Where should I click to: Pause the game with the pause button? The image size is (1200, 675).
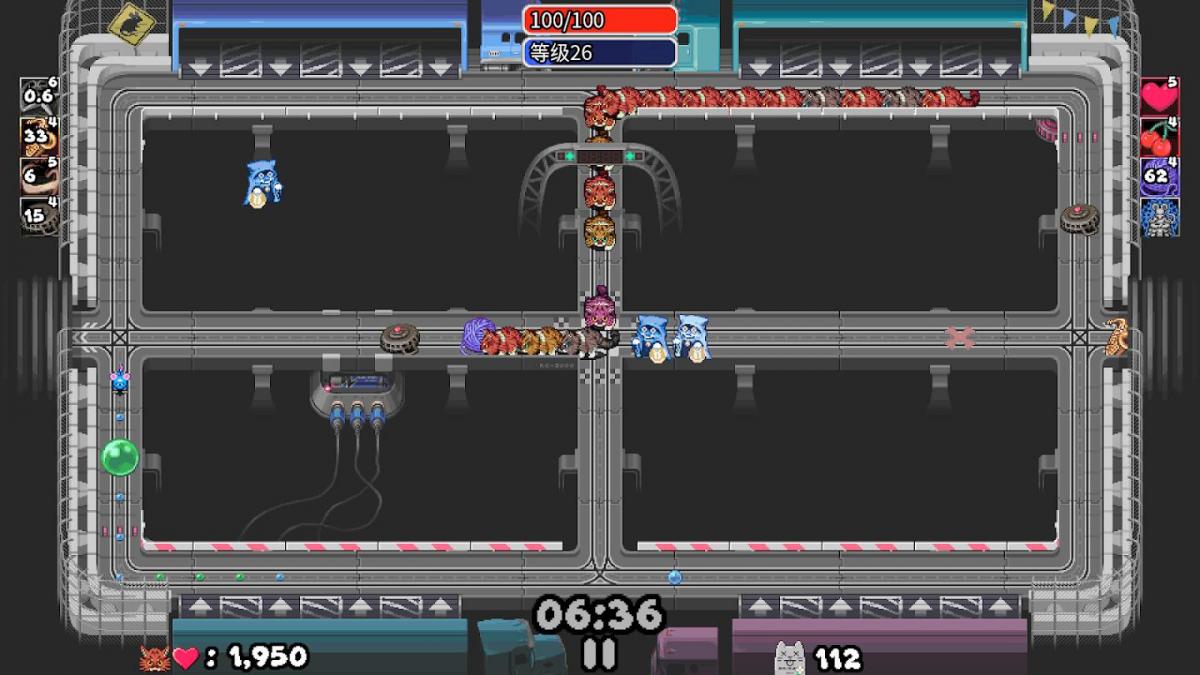599,653
